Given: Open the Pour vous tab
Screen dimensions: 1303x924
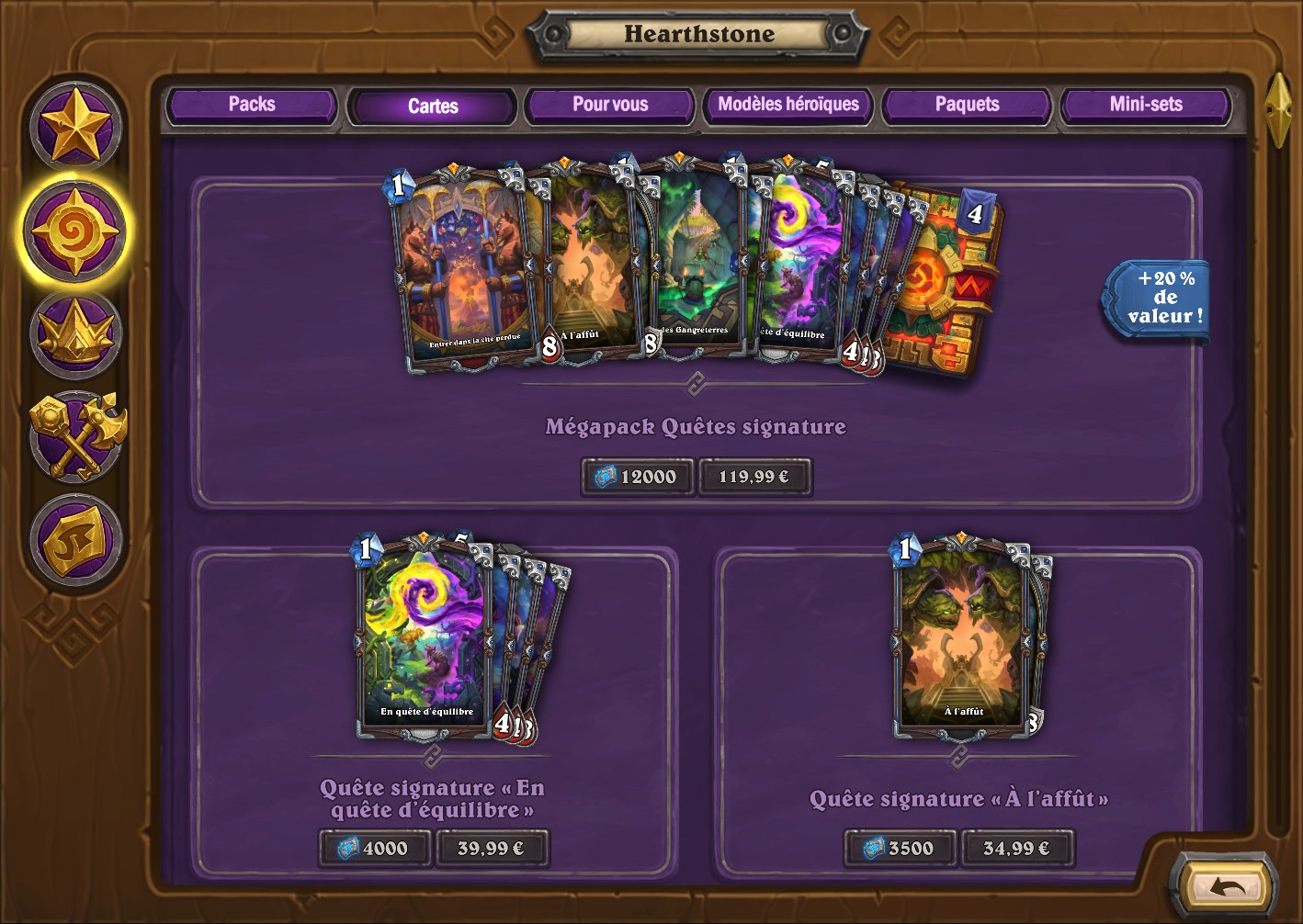Looking at the screenshot, I should tap(609, 105).
